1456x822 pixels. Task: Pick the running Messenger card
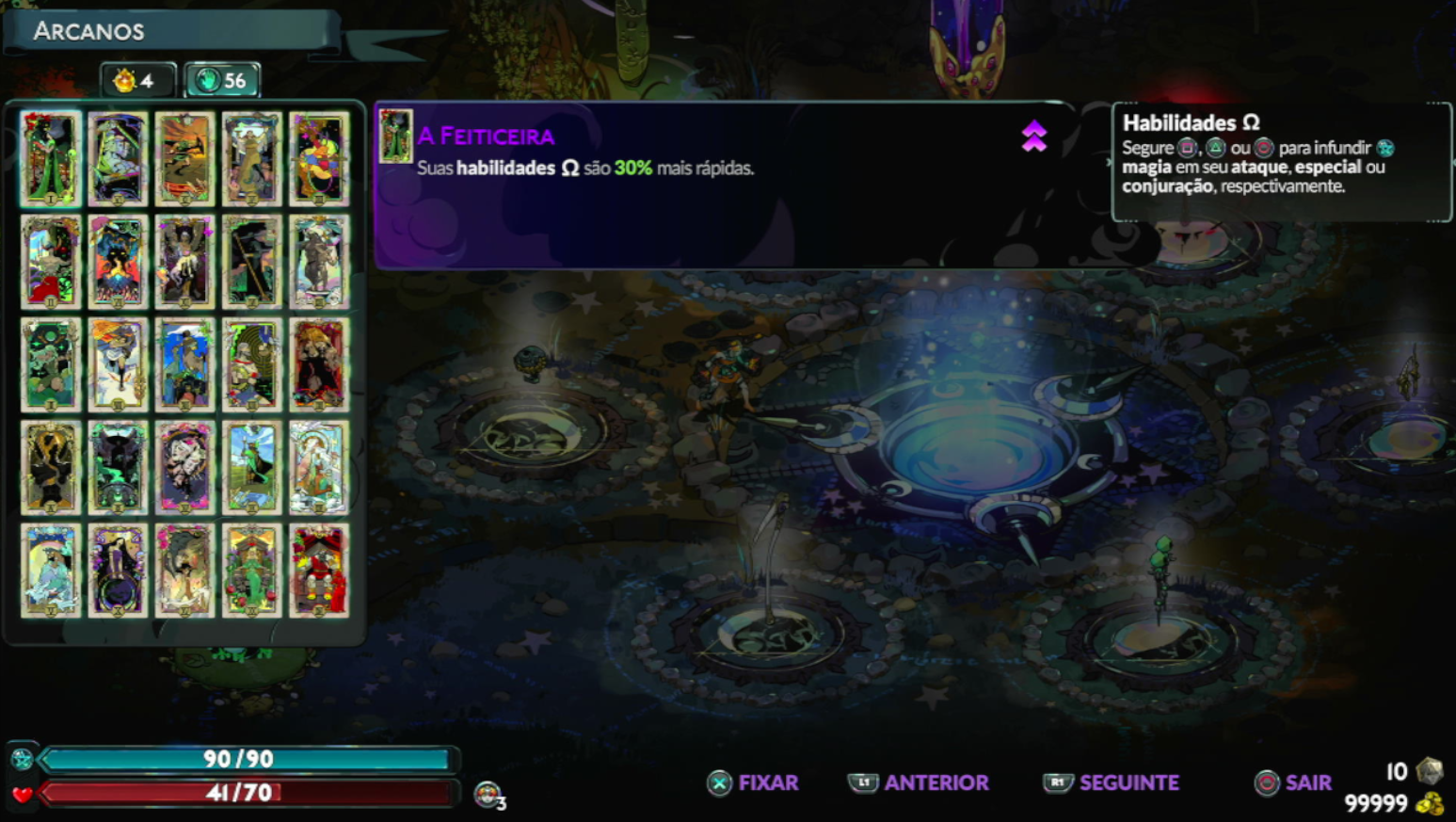(118, 364)
